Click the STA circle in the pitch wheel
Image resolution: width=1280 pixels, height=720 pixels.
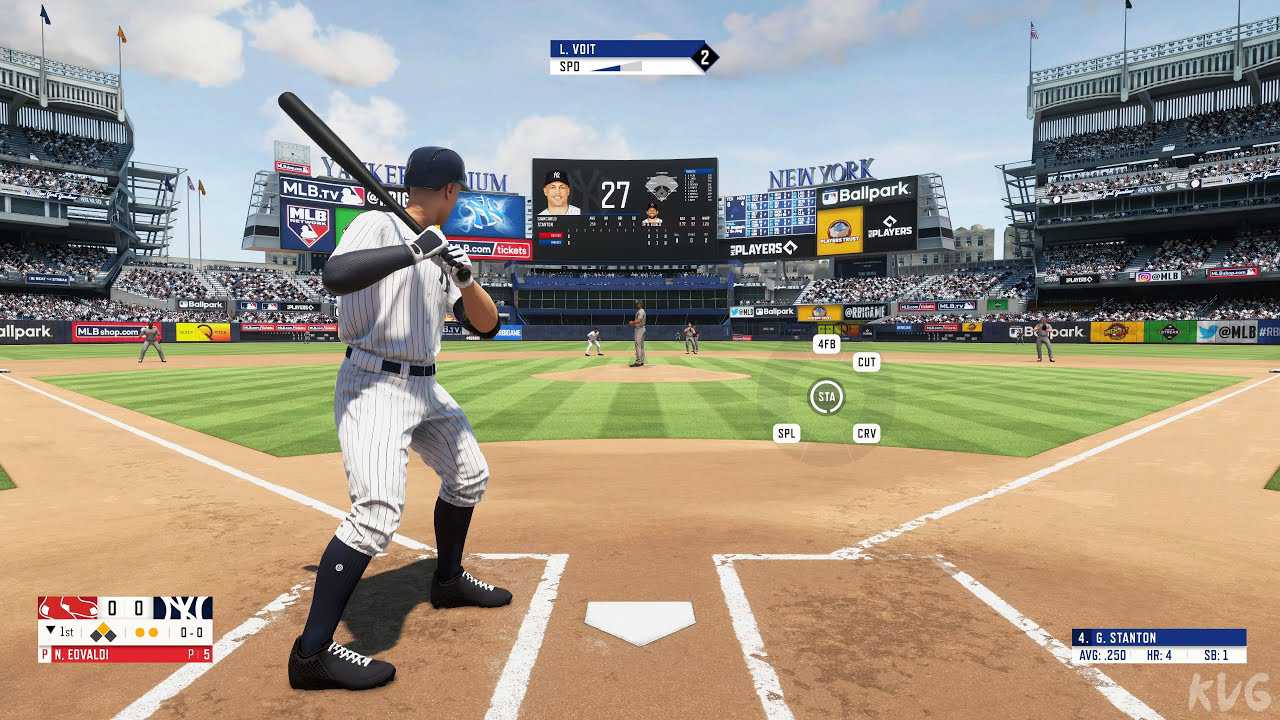coord(826,397)
